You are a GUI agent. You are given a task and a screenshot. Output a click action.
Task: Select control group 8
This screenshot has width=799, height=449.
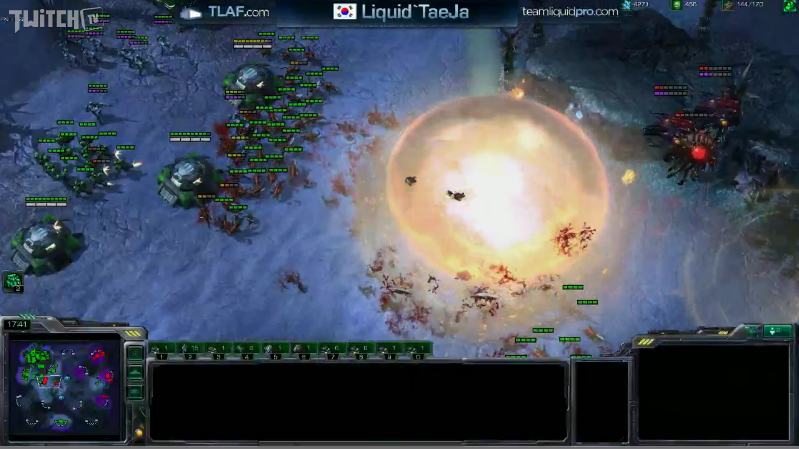click(x=361, y=350)
